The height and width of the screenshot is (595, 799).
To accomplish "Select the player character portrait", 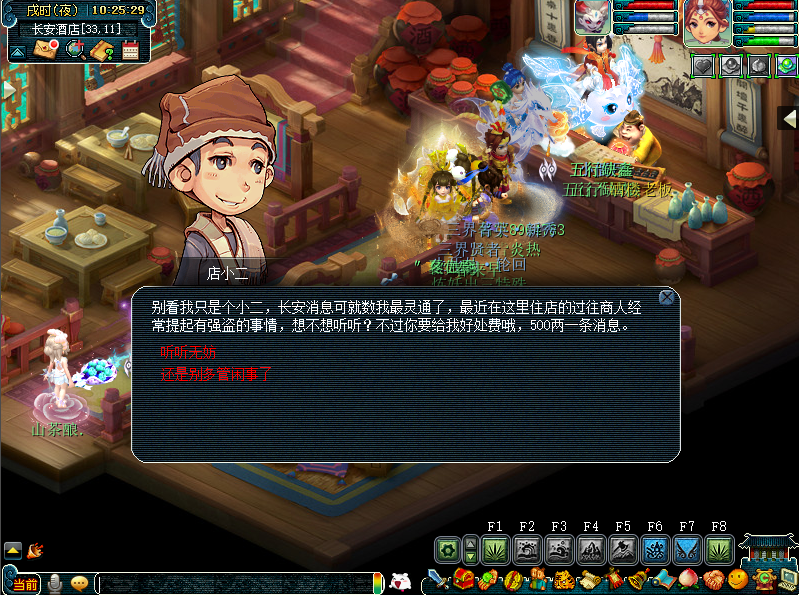I will pos(706,24).
